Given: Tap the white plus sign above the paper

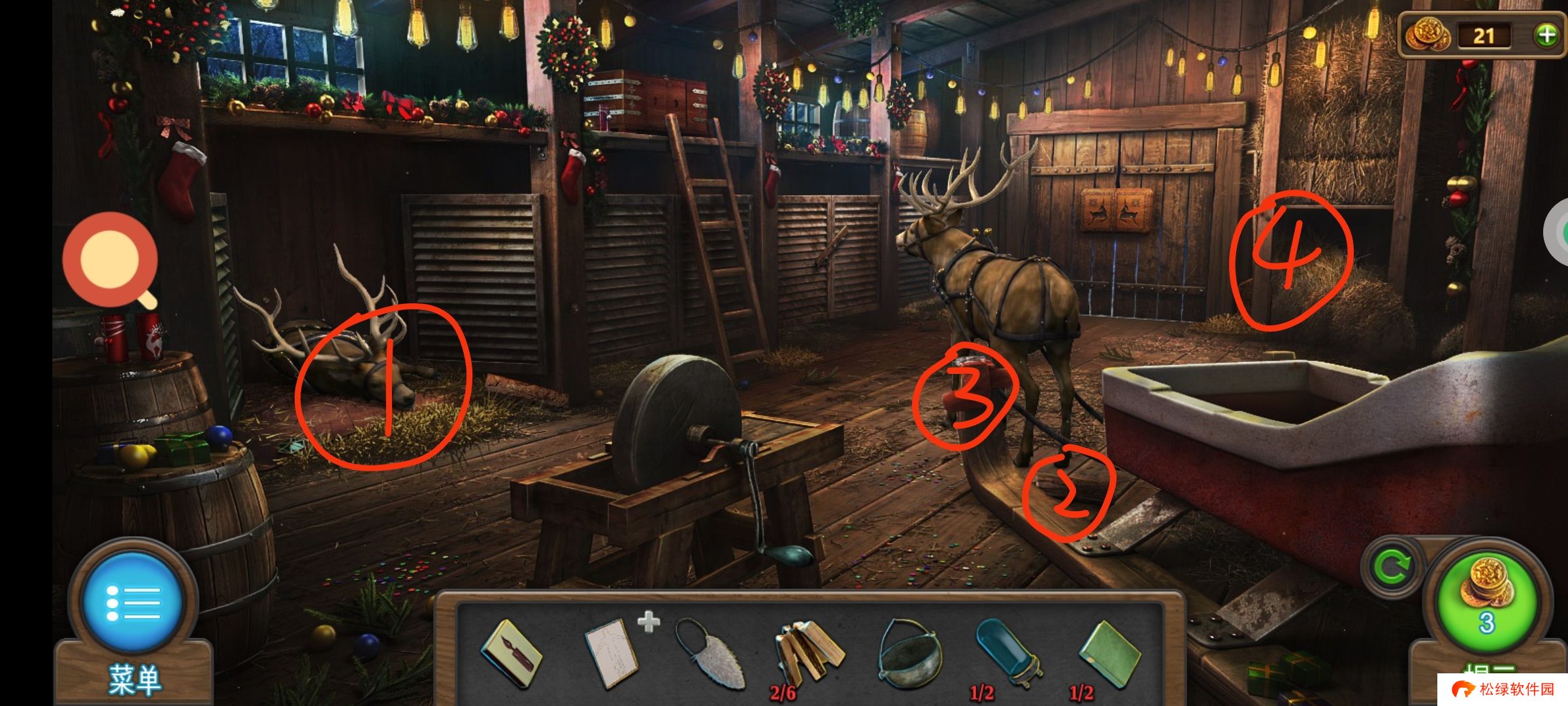Looking at the screenshot, I should pos(648,621).
